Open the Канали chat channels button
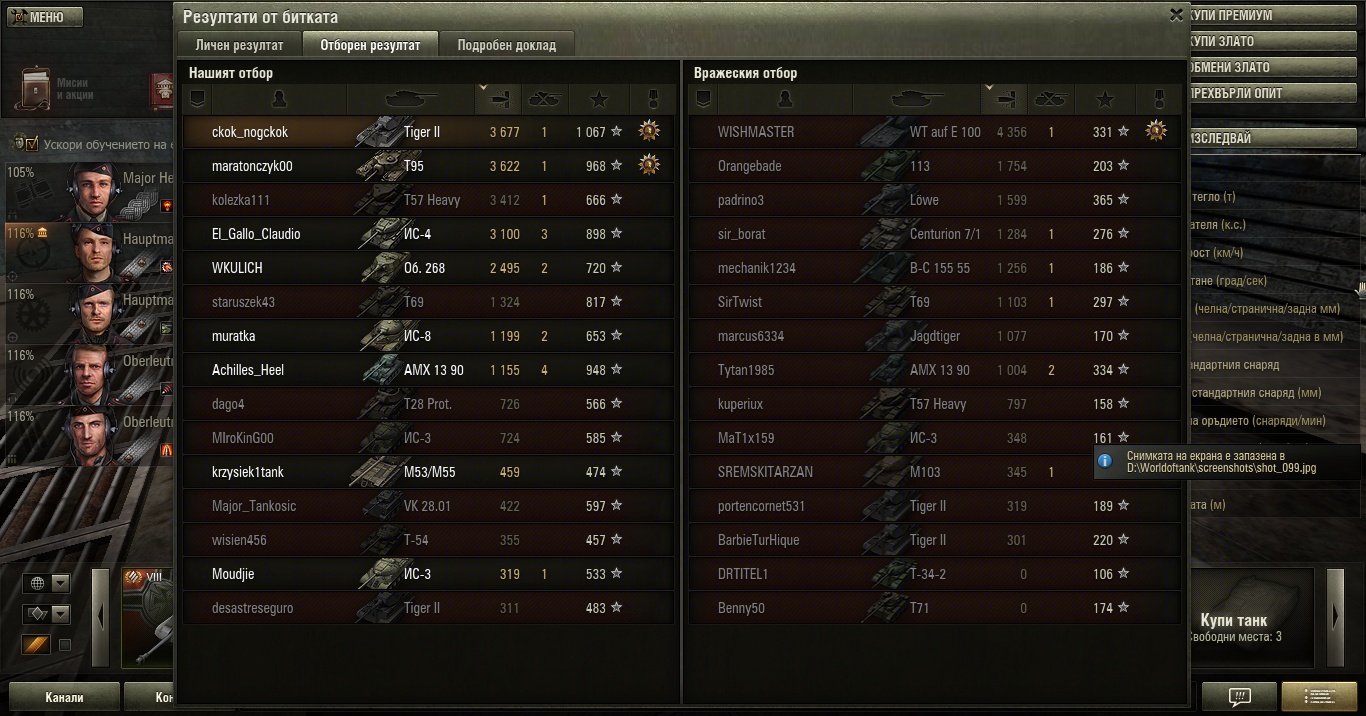The width and height of the screenshot is (1366, 716). click(x=64, y=697)
